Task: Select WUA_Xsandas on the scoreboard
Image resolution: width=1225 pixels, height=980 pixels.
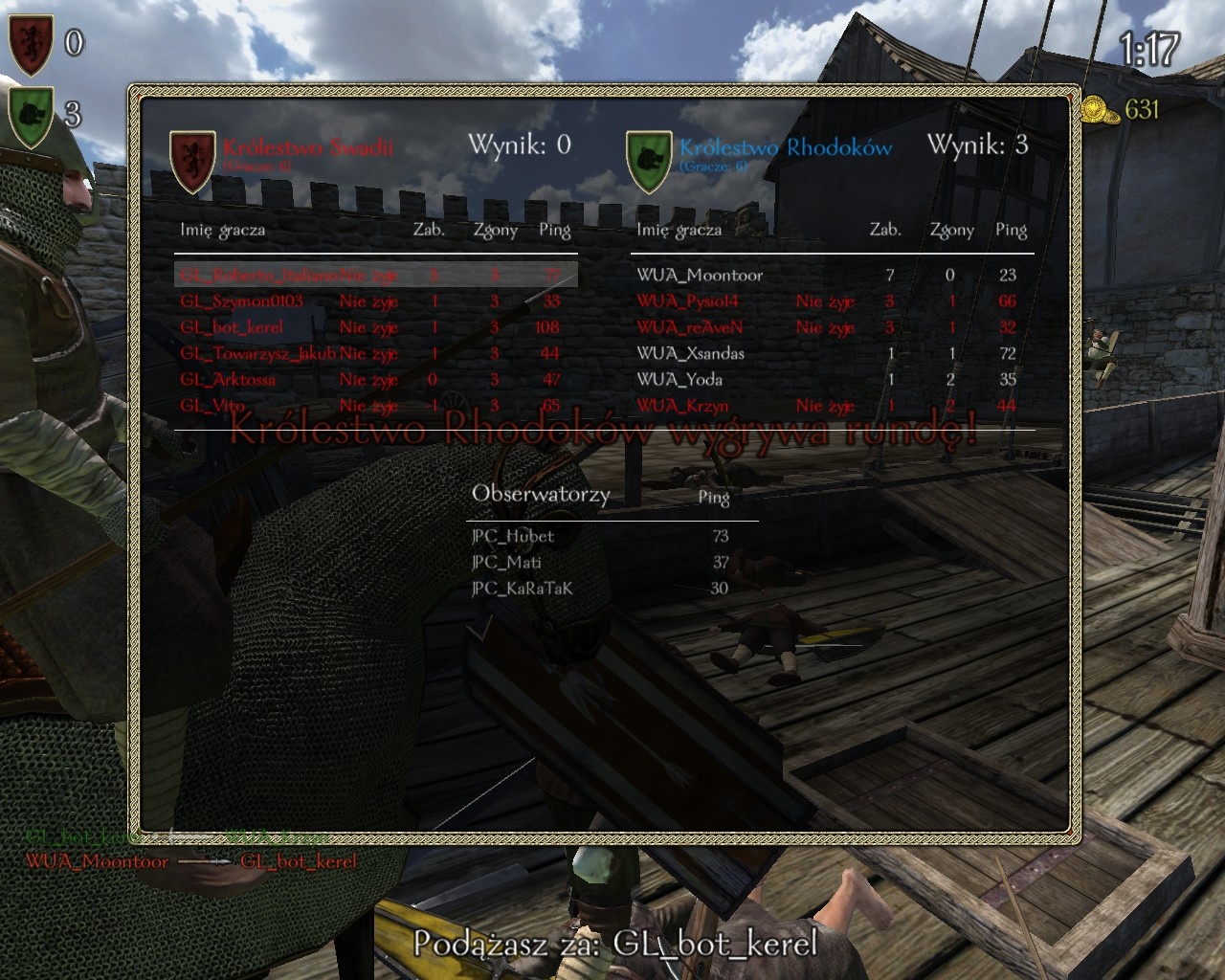Action: pos(690,354)
